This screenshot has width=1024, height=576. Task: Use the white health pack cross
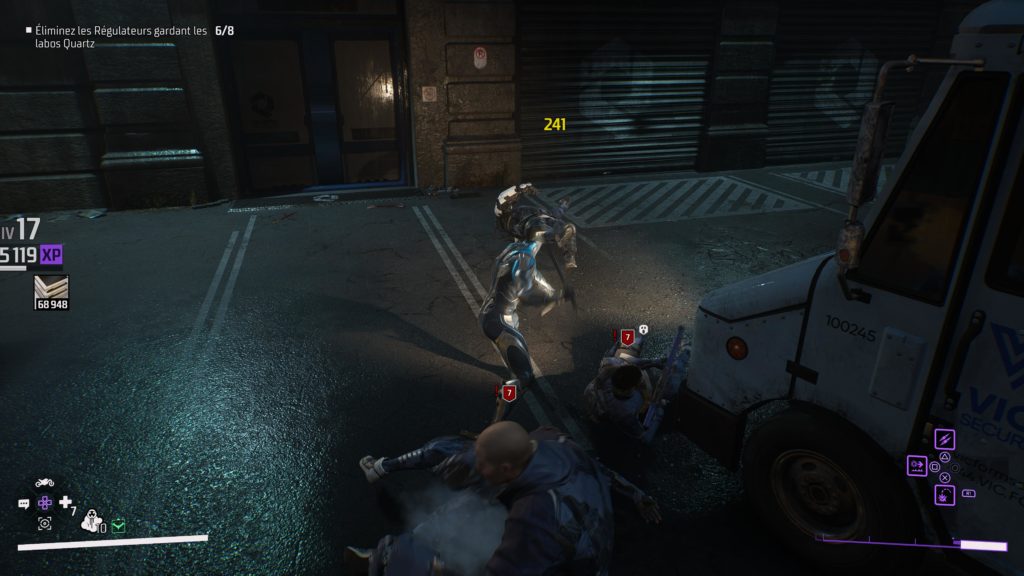pos(66,503)
